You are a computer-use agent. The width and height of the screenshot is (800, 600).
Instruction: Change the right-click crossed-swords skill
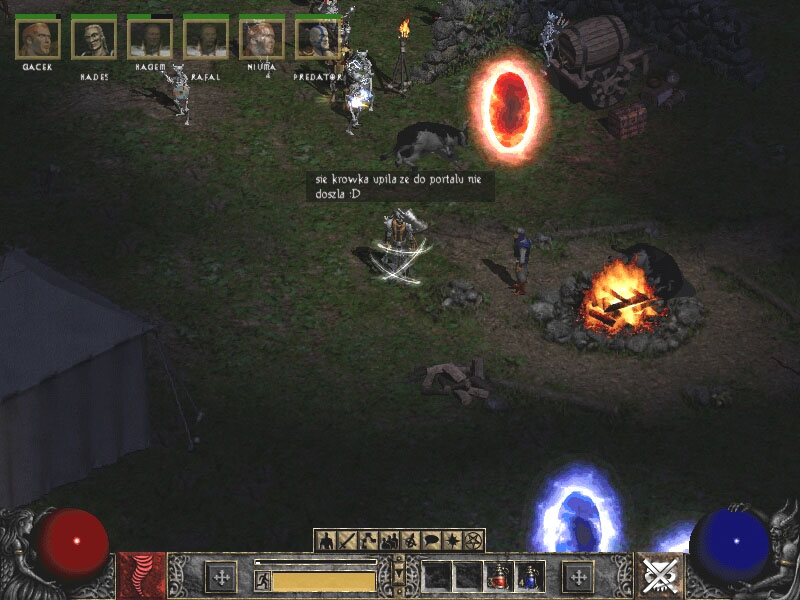(x=659, y=576)
